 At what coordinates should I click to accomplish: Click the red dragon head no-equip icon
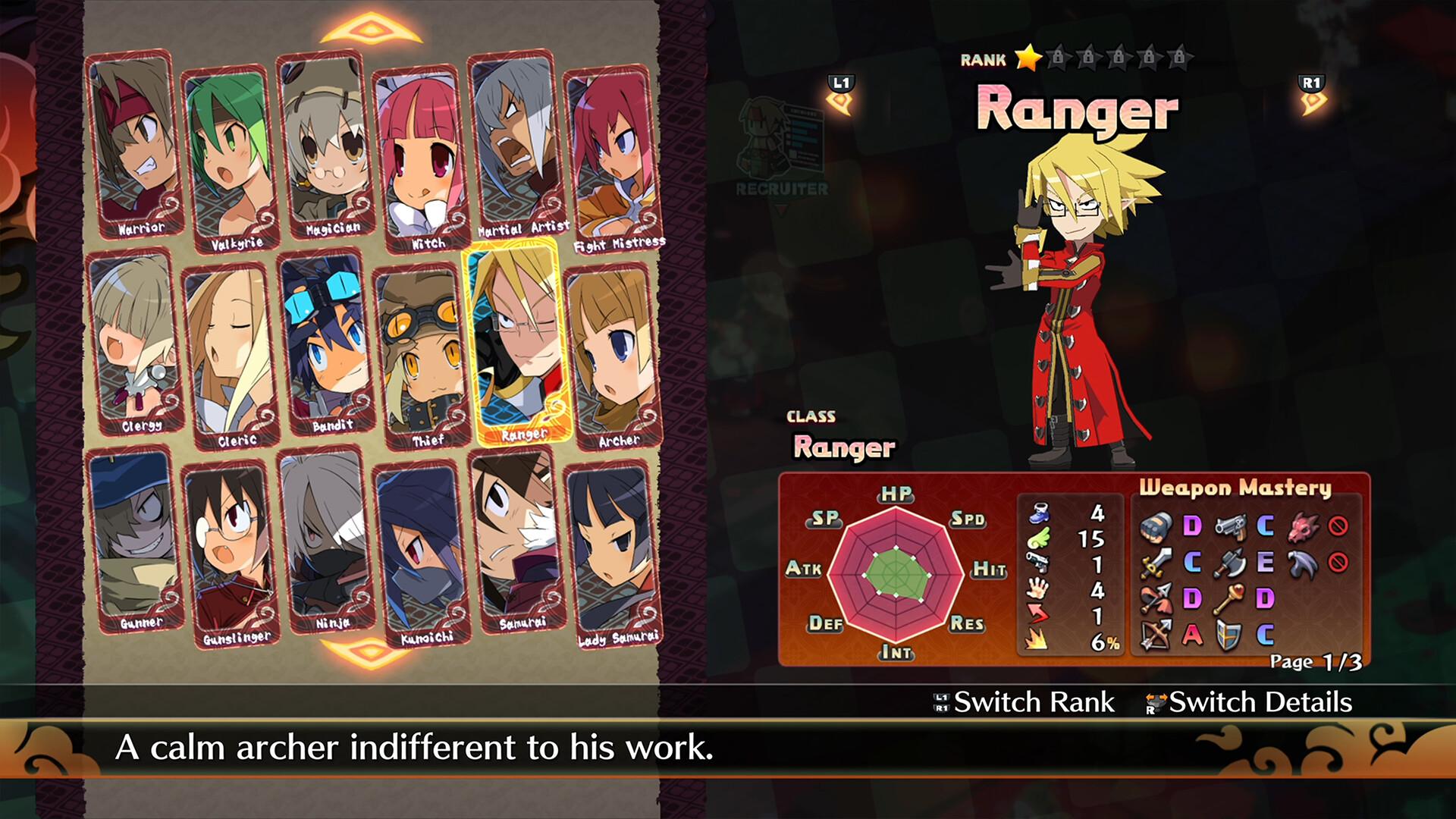point(1304,527)
